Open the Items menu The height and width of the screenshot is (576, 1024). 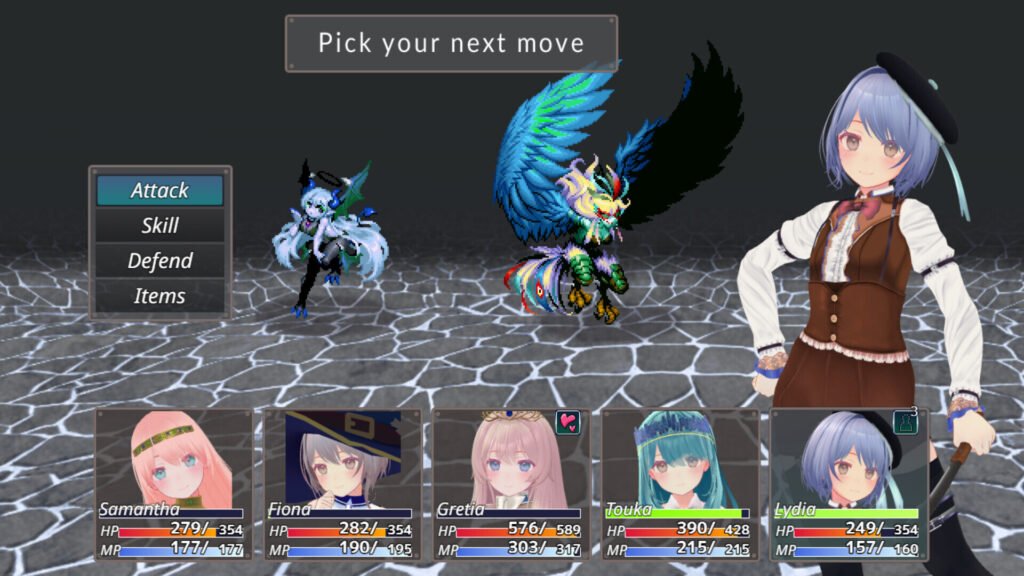(160, 296)
